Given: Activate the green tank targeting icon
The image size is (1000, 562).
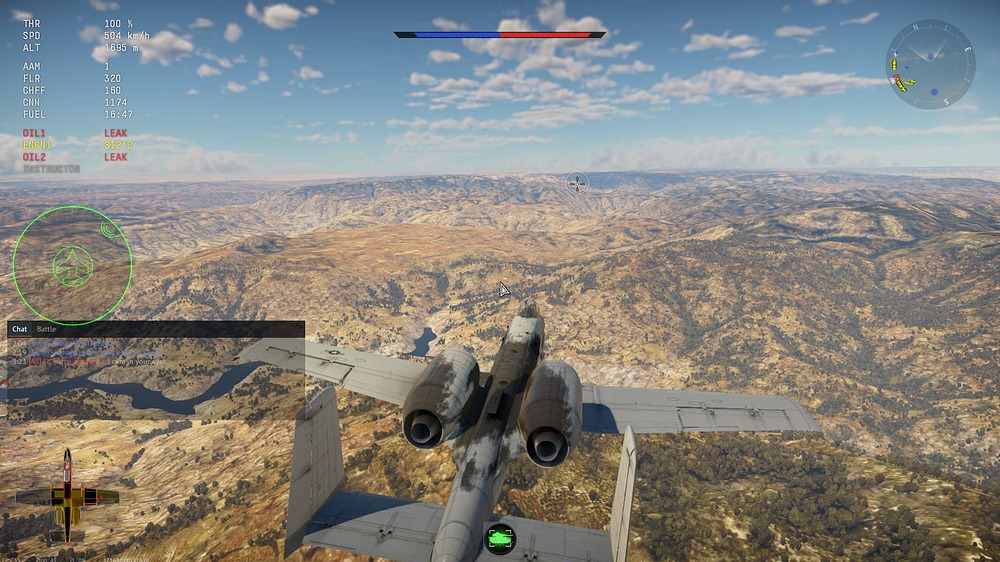Looking at the screenshot, I should [x=499, y=538].
